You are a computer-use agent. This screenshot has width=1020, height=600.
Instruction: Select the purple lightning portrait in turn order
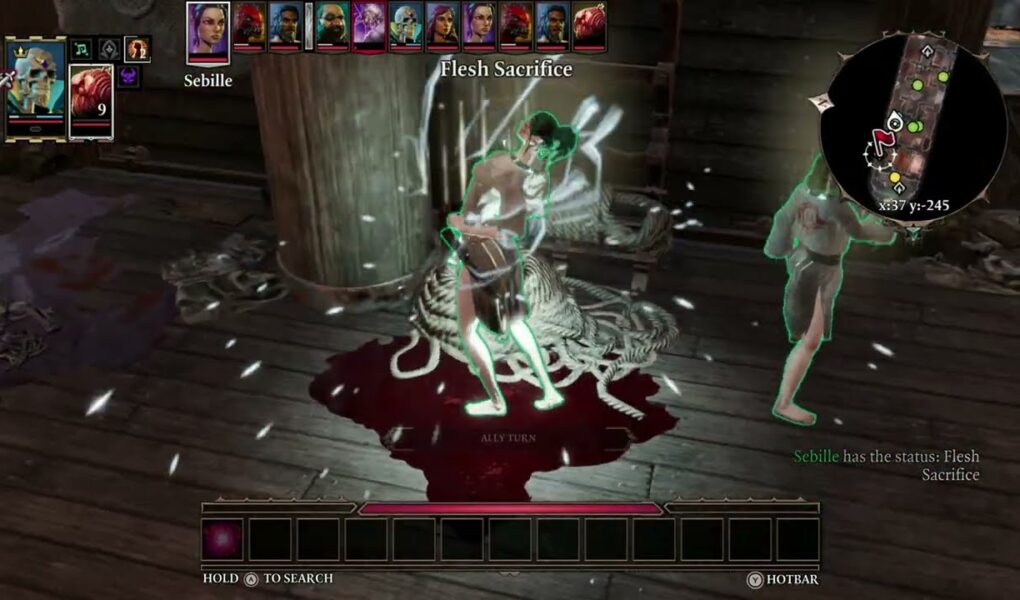point(369,26)
